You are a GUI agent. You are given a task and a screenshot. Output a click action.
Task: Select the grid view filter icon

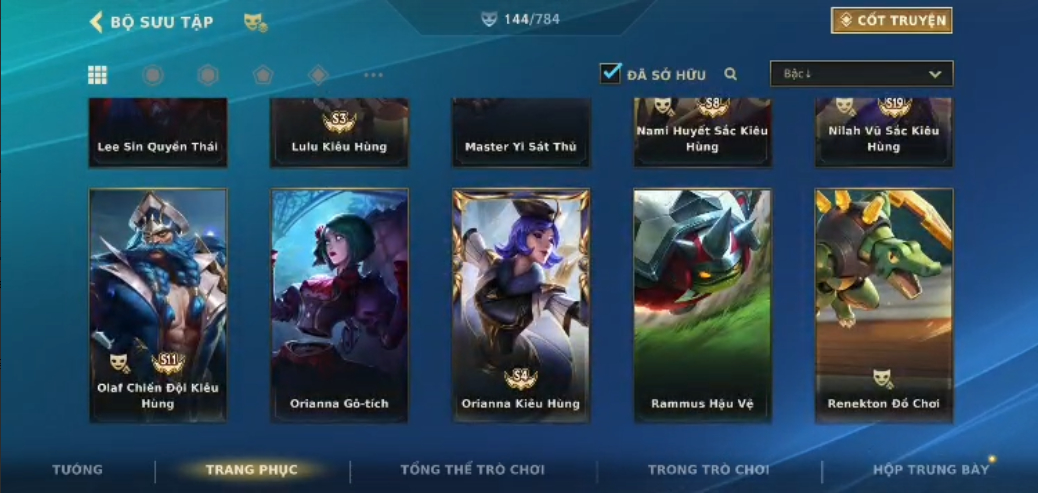[98, 75]
